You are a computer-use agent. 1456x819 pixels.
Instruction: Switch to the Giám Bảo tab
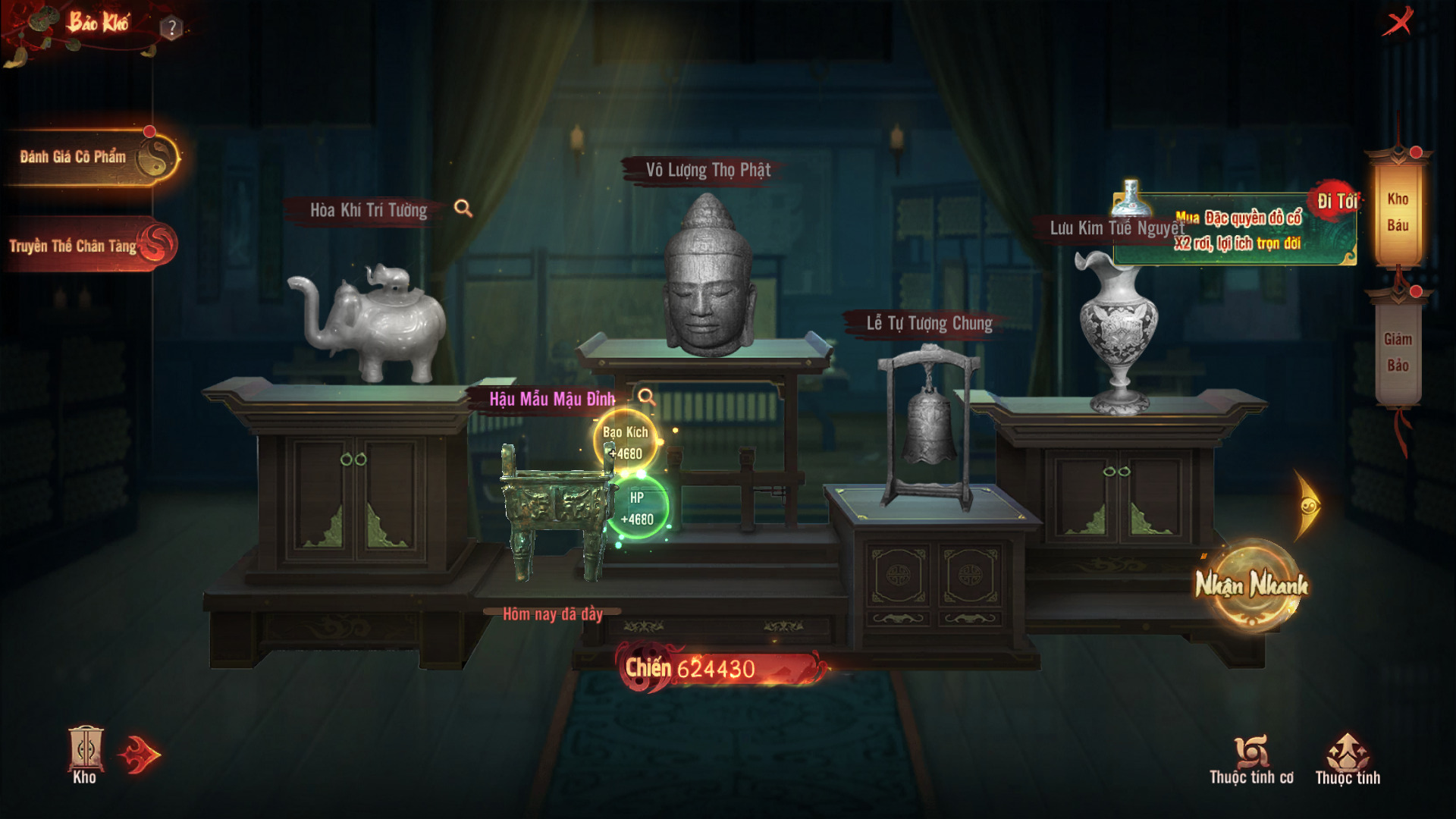pos(1398,352)
